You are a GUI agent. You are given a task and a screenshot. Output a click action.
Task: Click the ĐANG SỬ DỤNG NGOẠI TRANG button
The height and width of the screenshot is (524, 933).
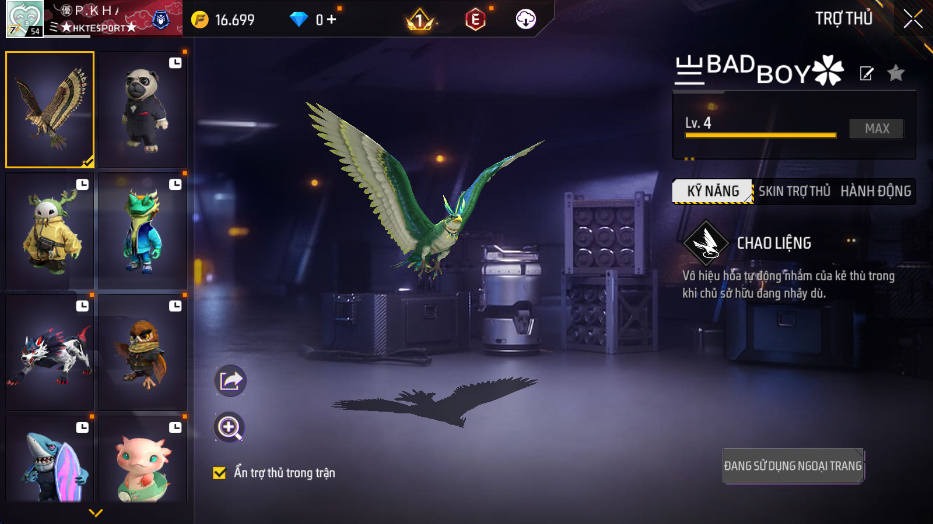click(x=793, y=466)
